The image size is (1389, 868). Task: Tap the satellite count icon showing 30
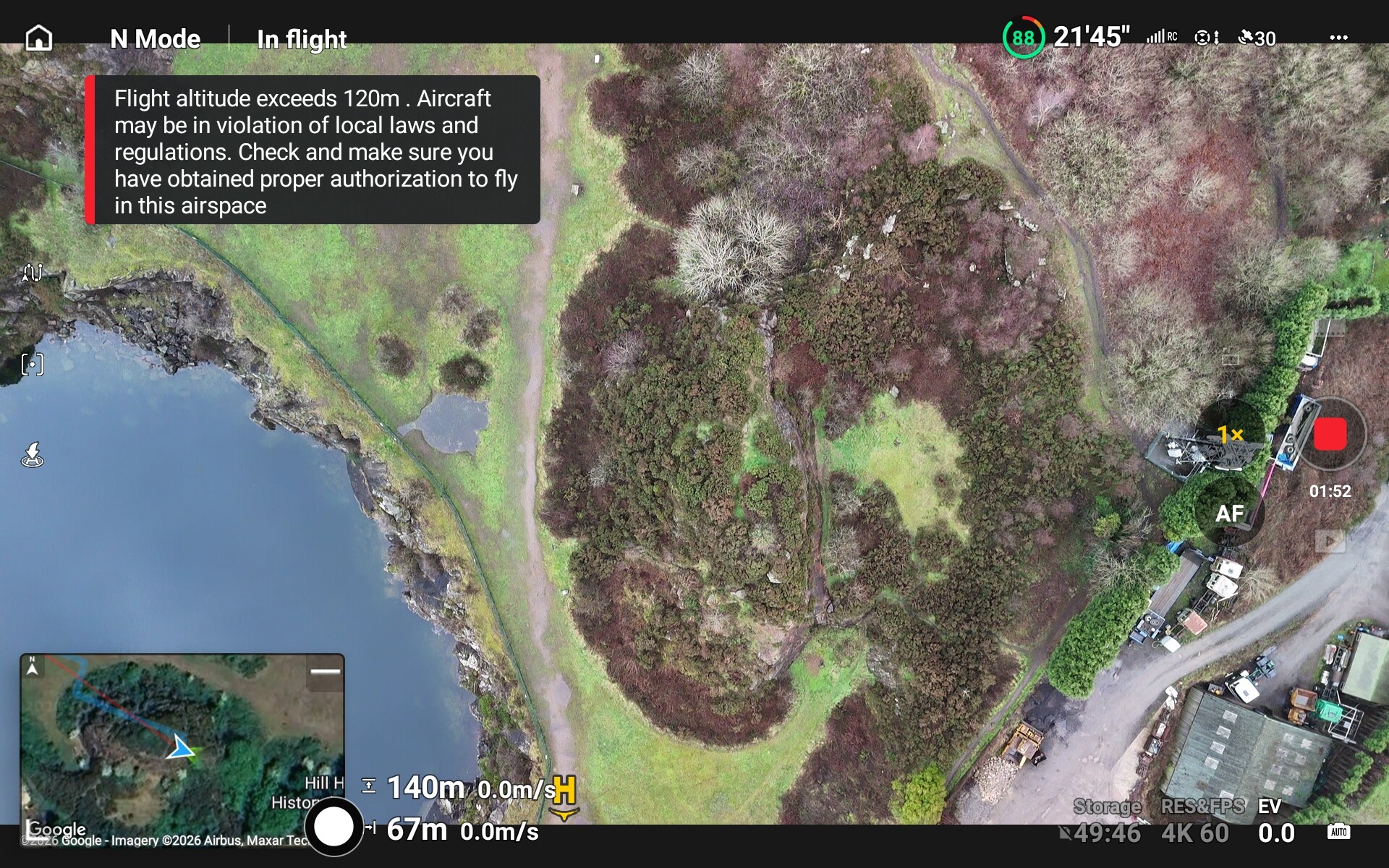[x=1257, y=38]
